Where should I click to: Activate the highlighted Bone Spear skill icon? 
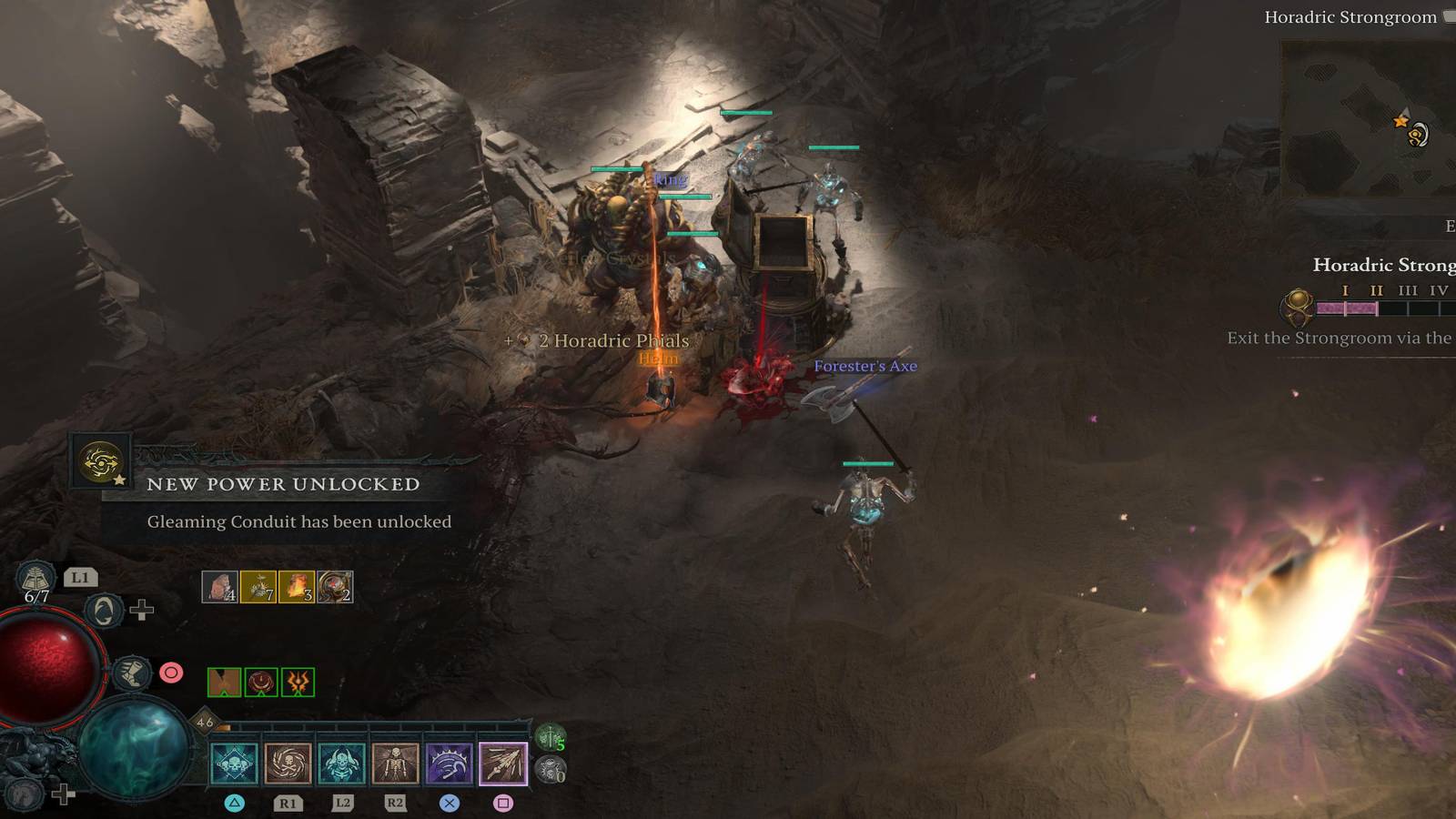503,763
